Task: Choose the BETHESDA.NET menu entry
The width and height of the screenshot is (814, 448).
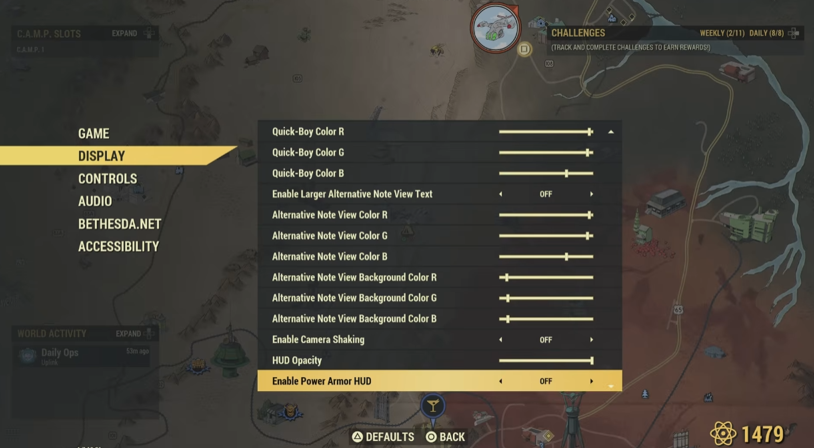Action: [x=119, y=224]
